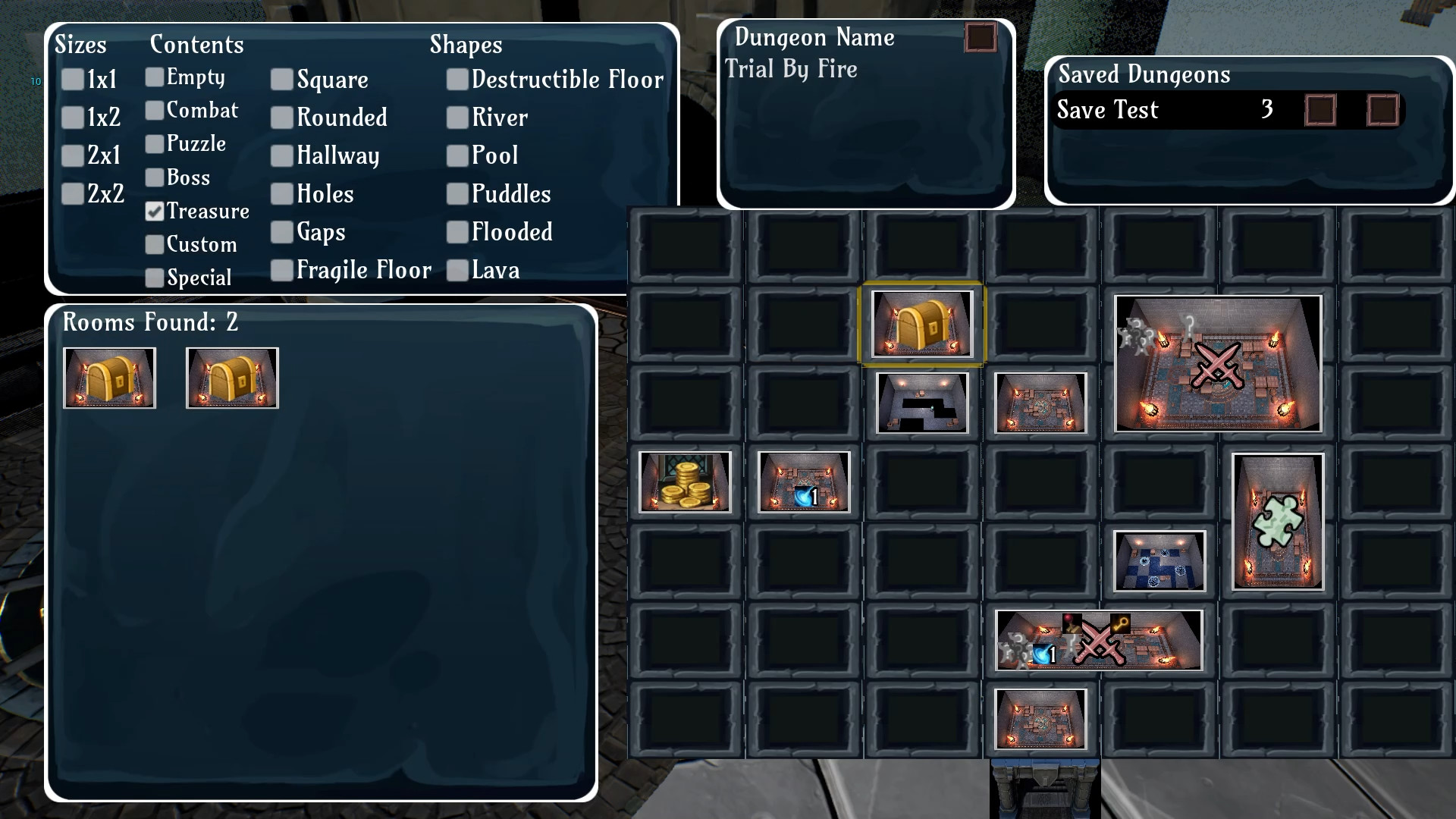The width and height of the screenshot is (1456, 819).
Task: Select the treasure chest room on the grid
Action: point(921,323)
